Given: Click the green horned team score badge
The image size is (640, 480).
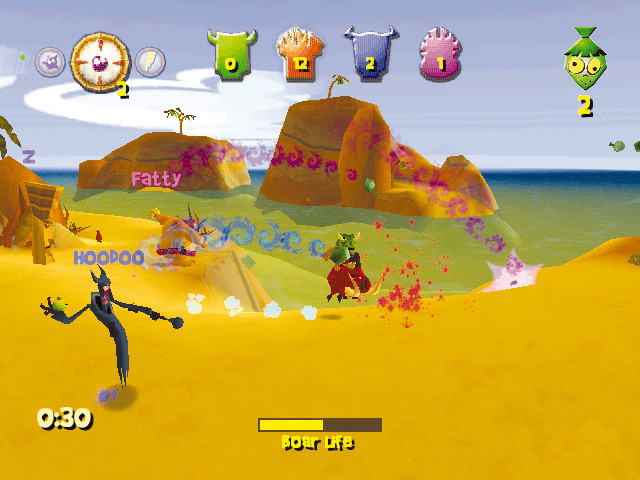Looking at the screenshot, I should click(232, 53).
